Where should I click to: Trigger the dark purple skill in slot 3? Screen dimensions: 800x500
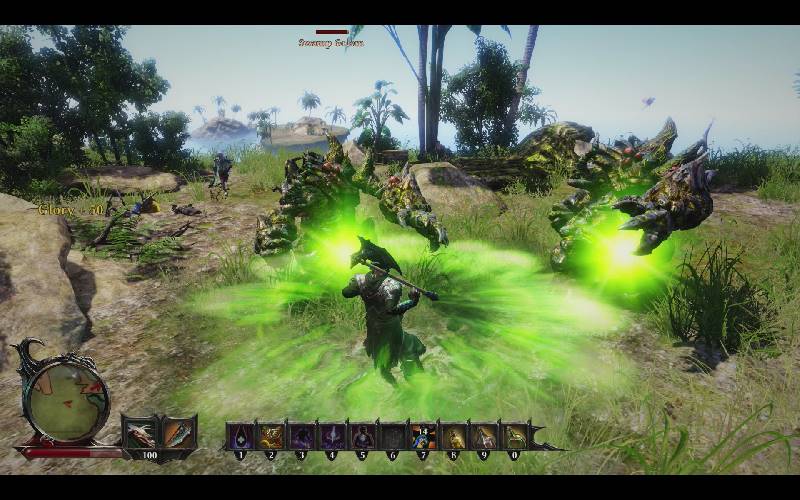pos(301,436)
